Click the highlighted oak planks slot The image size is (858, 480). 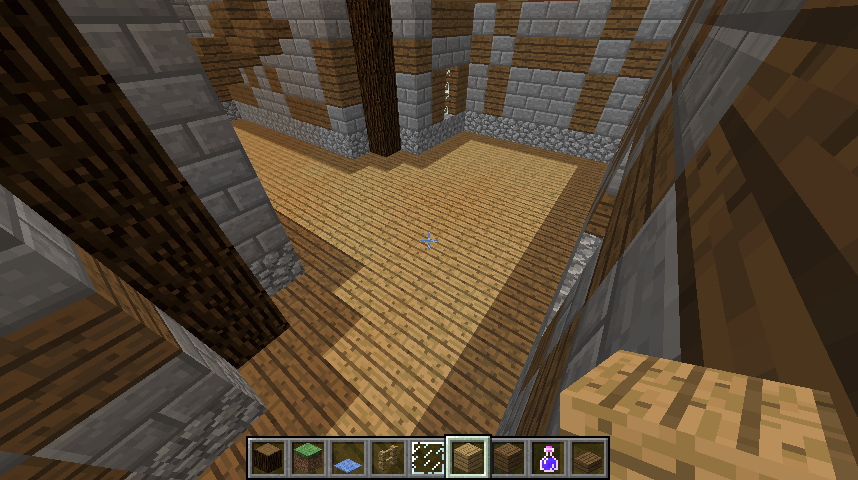[x=467, y=457]
